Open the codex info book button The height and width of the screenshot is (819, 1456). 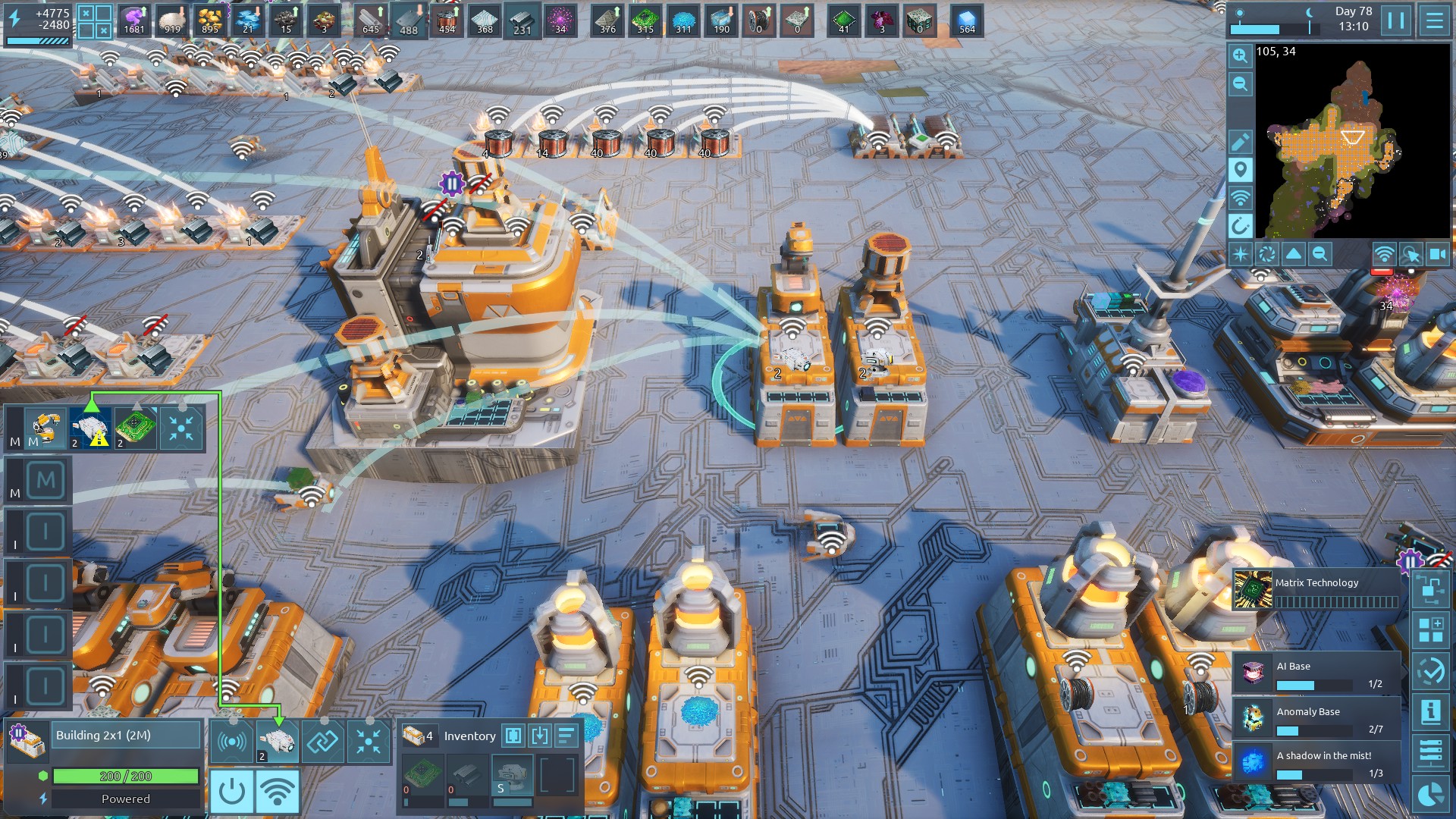point(1430,711)
